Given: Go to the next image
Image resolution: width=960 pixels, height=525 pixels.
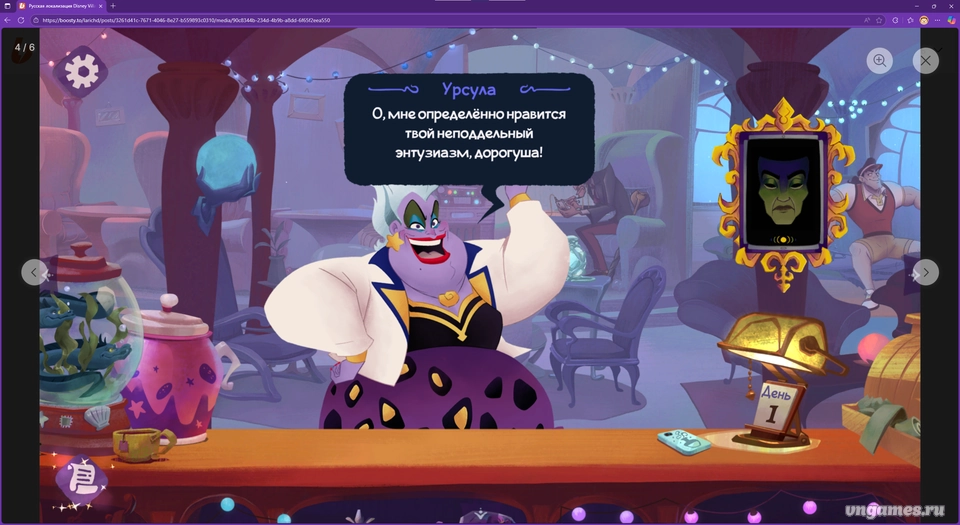Looking at the screenshot, I should coord(926,272).
